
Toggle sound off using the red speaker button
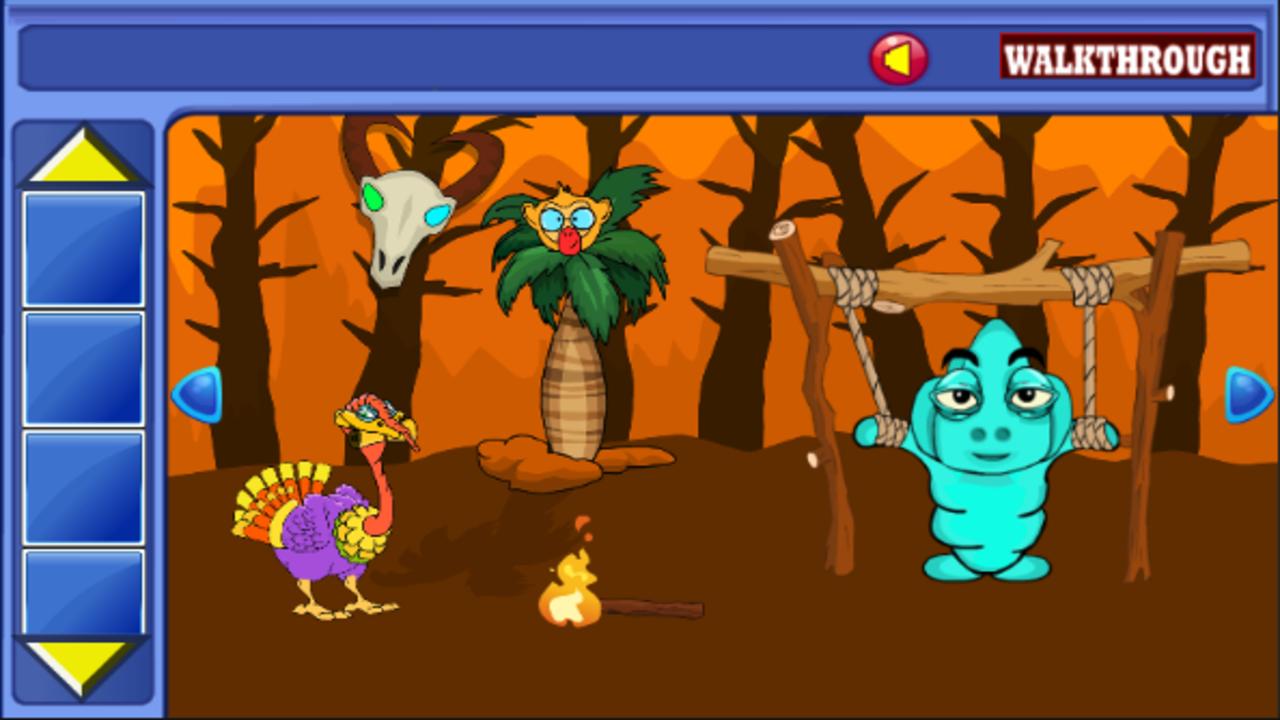tap(897, 57)
